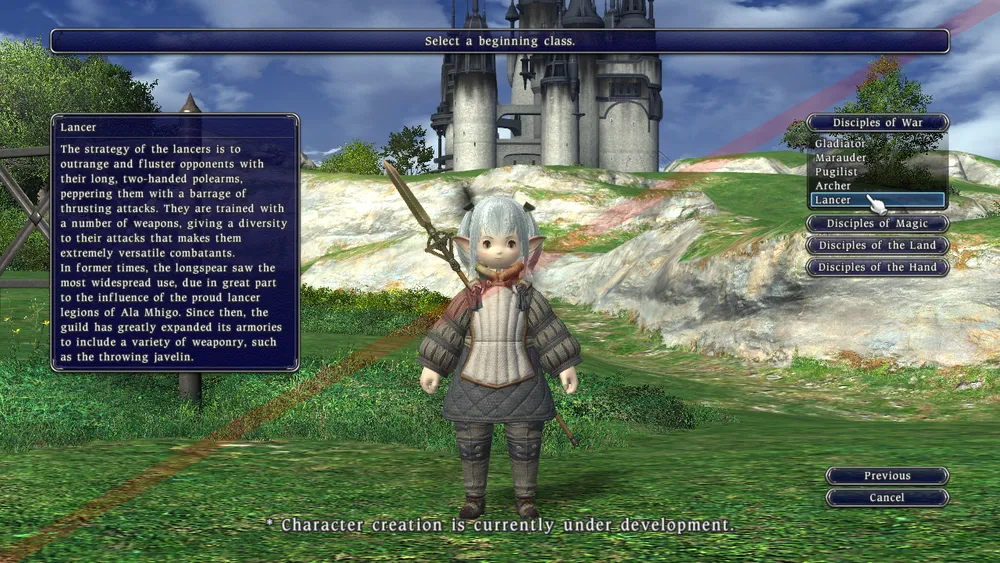Viewport: 1000px width, 563px height.
Task: Open the Disciples of Magic category
Action: [x=877, y=224]
